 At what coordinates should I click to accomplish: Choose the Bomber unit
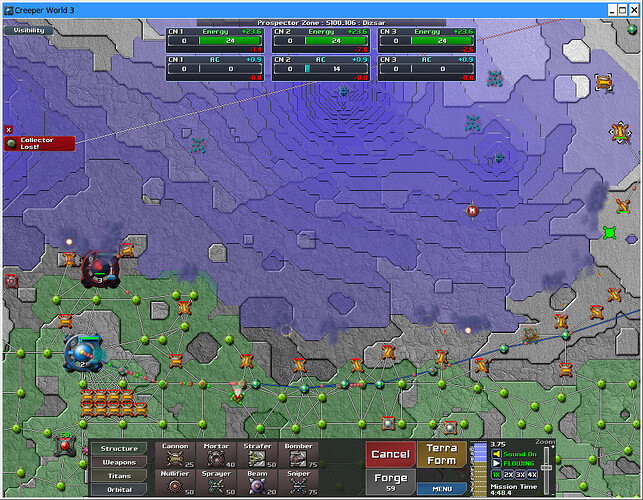click(298, 456)
